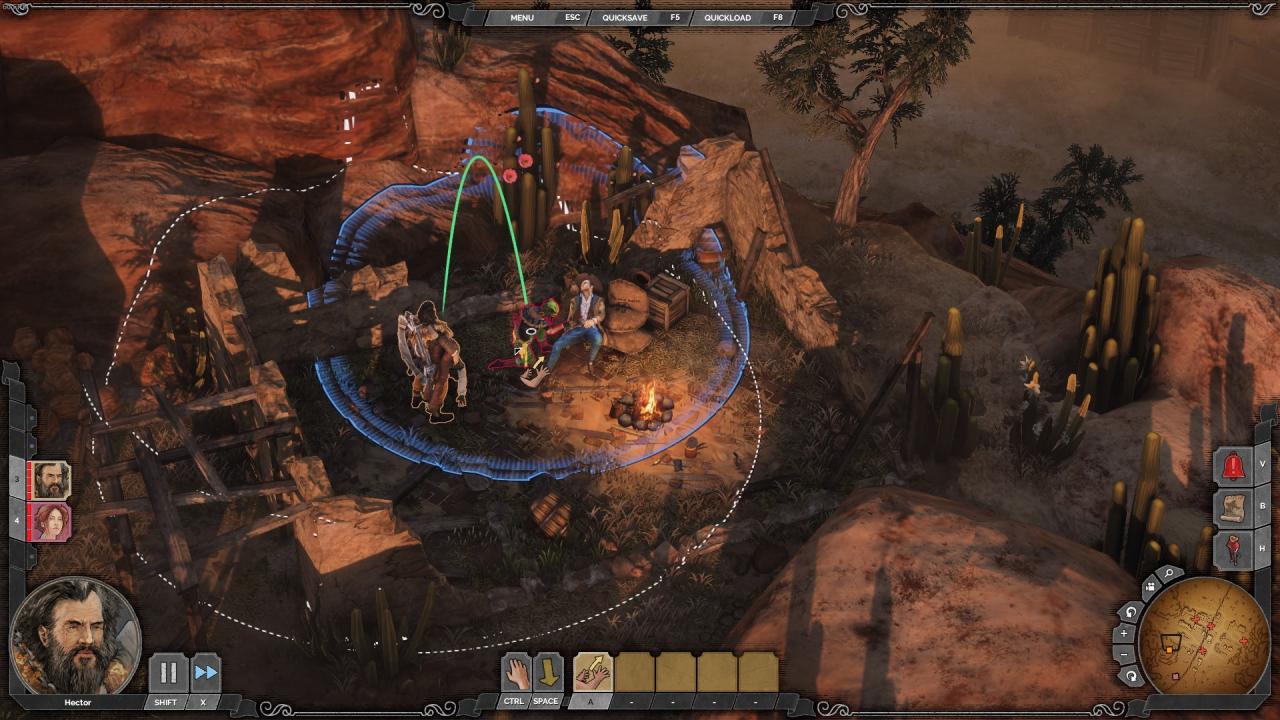Select the red-haired woman's small portrait
The width and height of the screenshot is (1280, 720).
click(51, 521)
